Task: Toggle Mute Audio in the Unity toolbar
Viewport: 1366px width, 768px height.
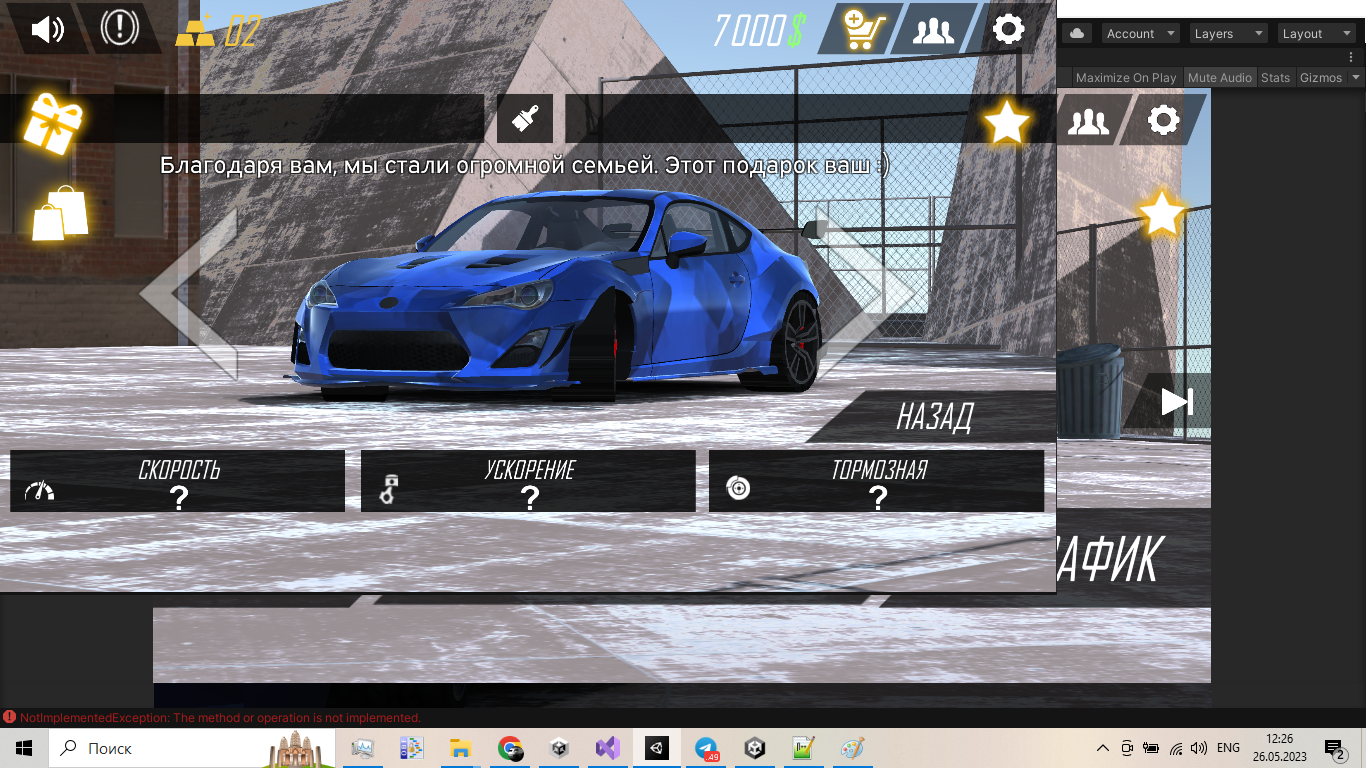Action: pyautogui.click(x=1219, y=78)
